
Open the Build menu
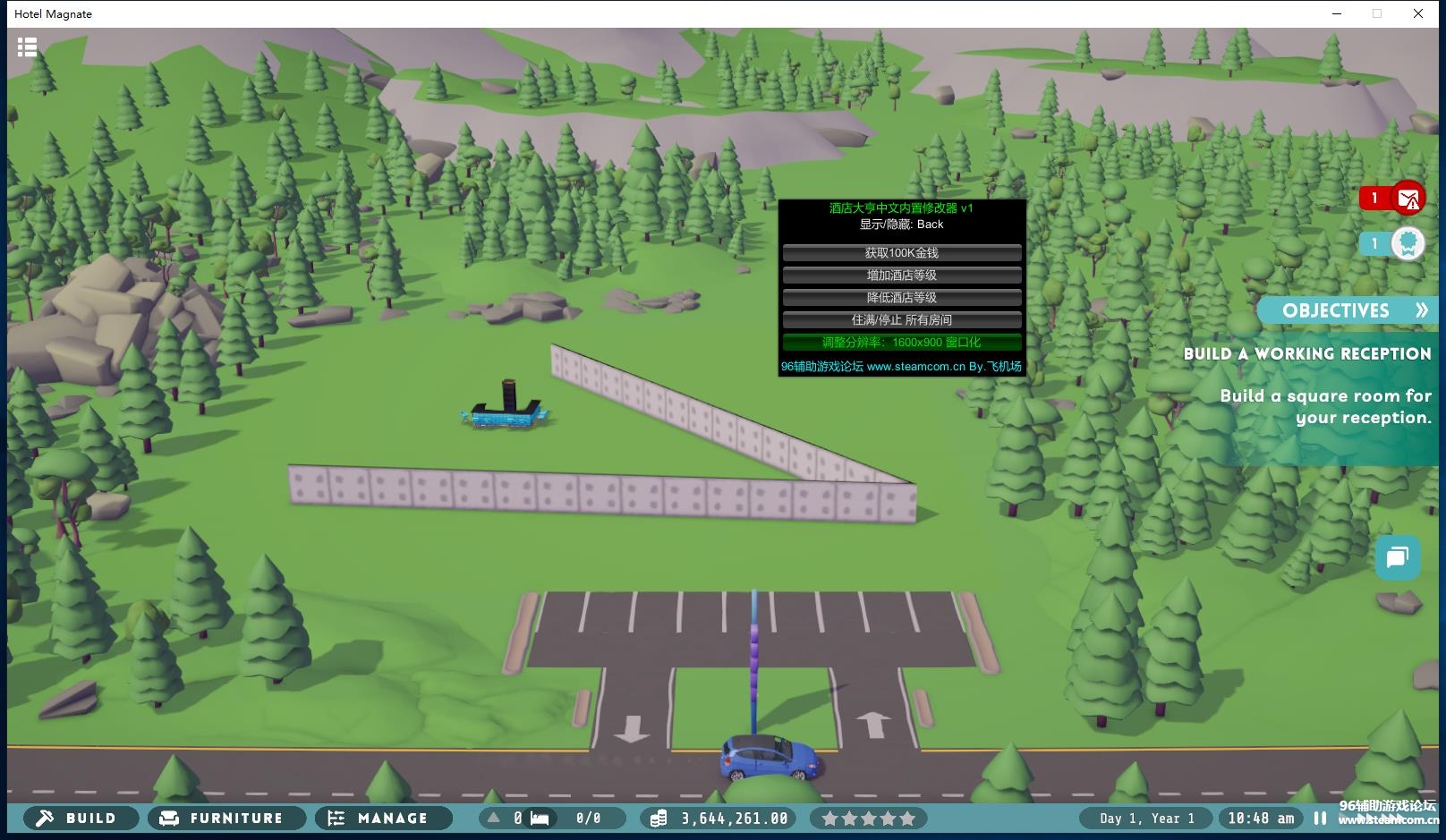point(81,818)
